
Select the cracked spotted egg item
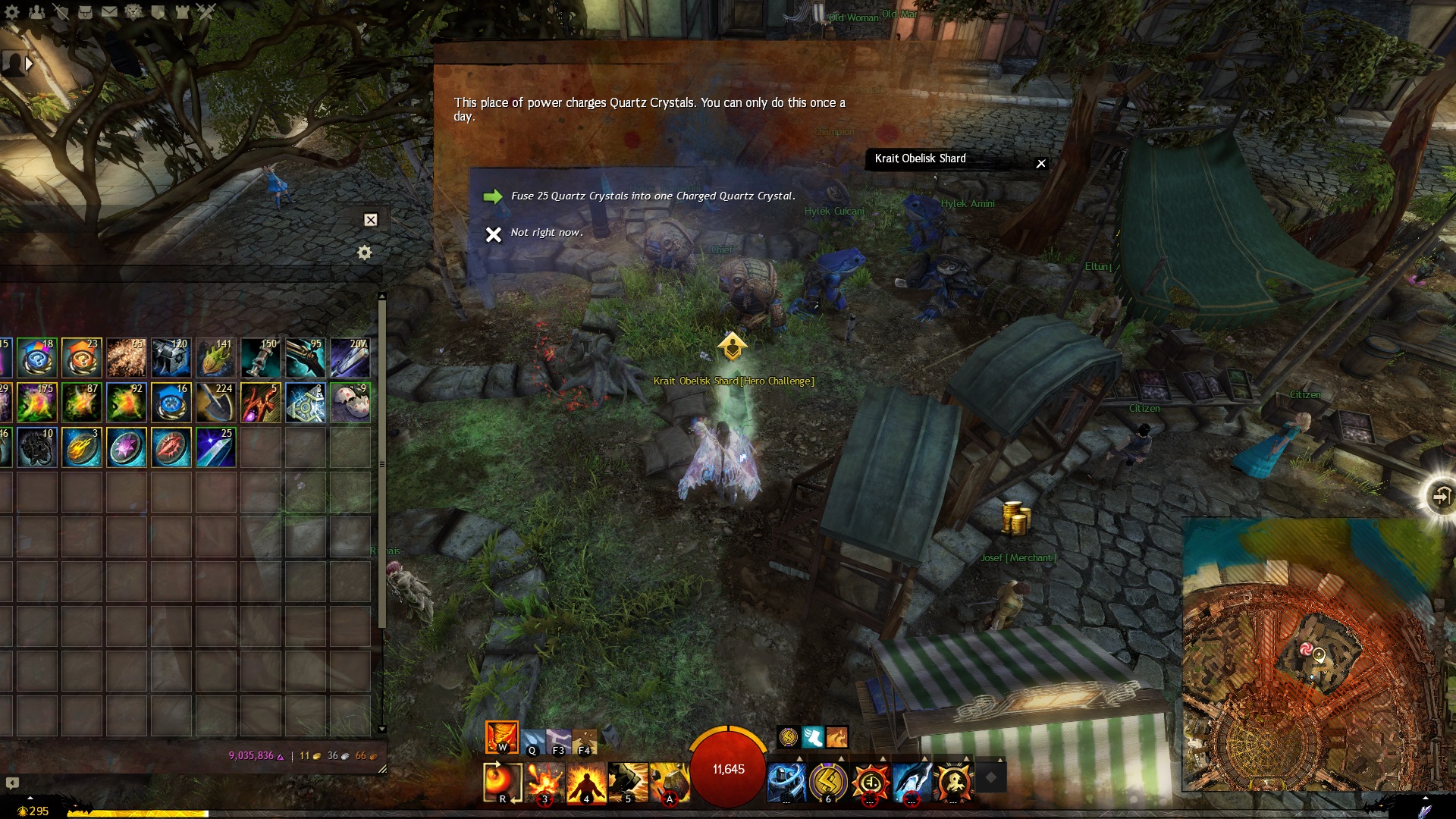pos(350,402)
